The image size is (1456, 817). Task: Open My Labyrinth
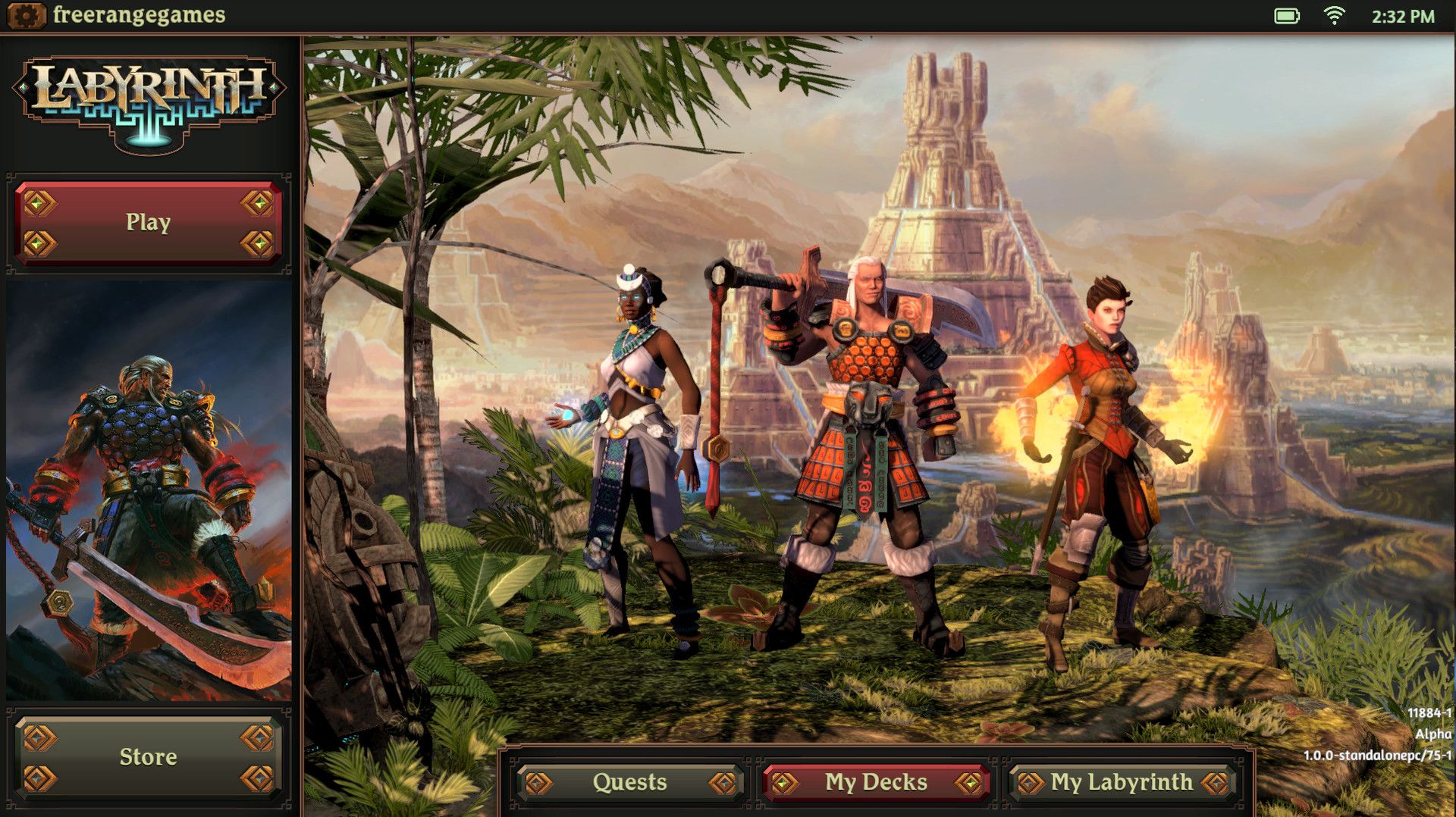(1122, 781)
